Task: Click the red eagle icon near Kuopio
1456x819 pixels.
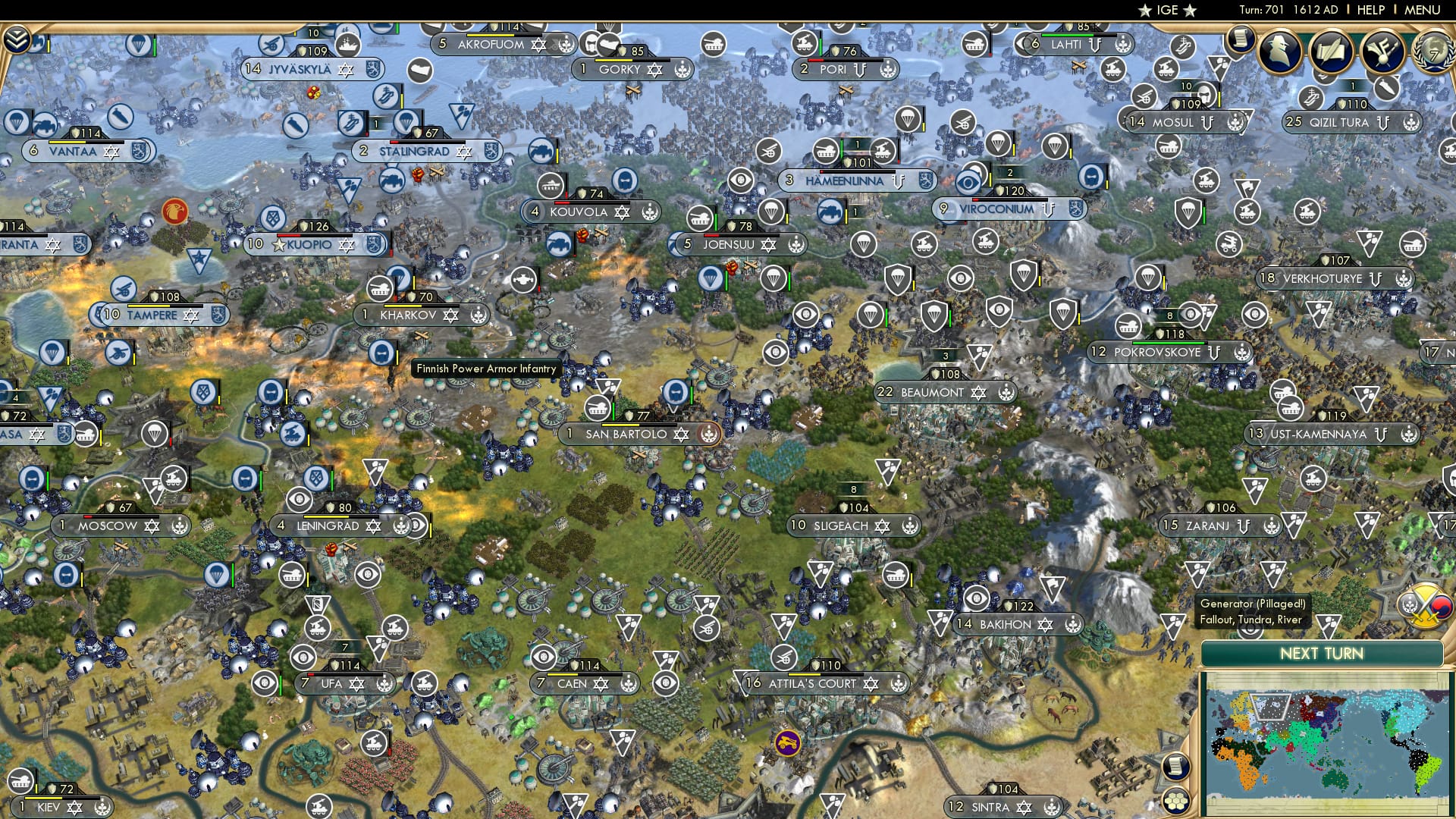Action: tap(174, 211)
